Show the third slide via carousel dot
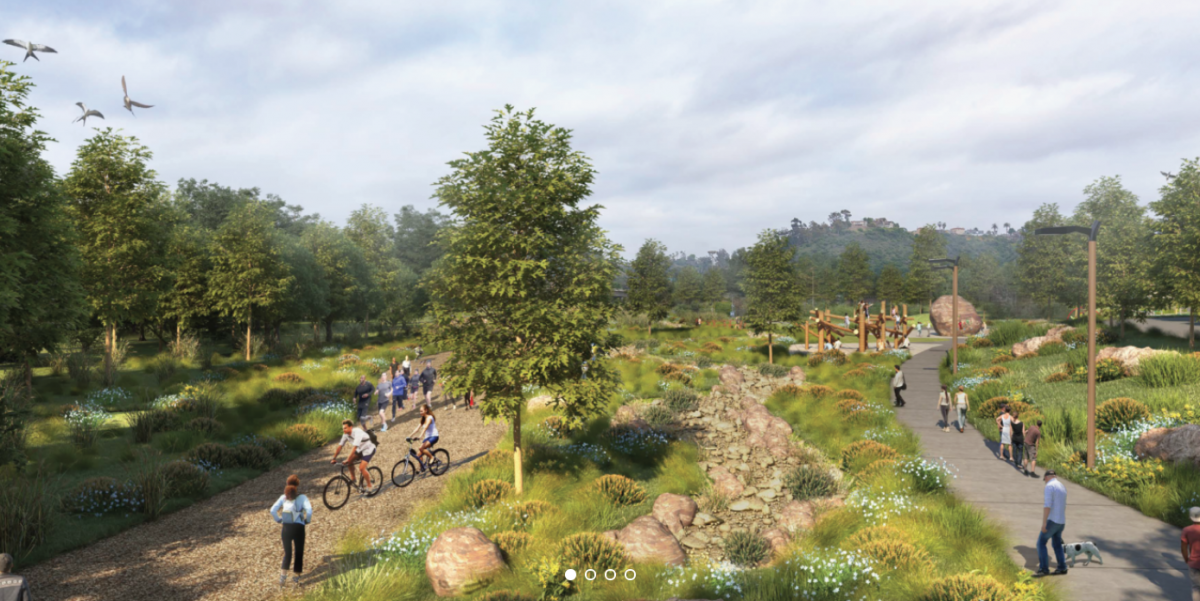1200x601 pixels. coord(610,575)
